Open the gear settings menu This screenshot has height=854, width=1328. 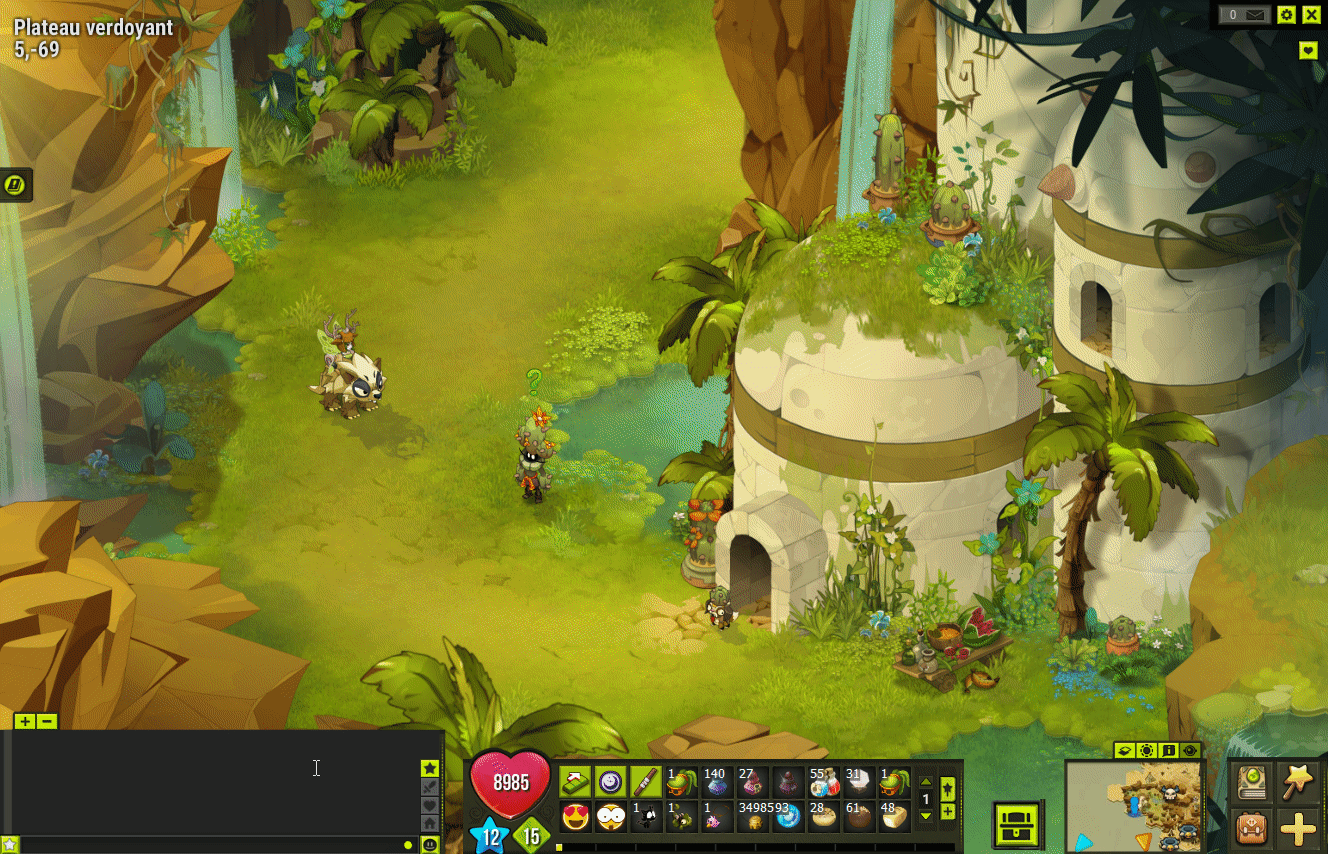tap(1286, 14)
